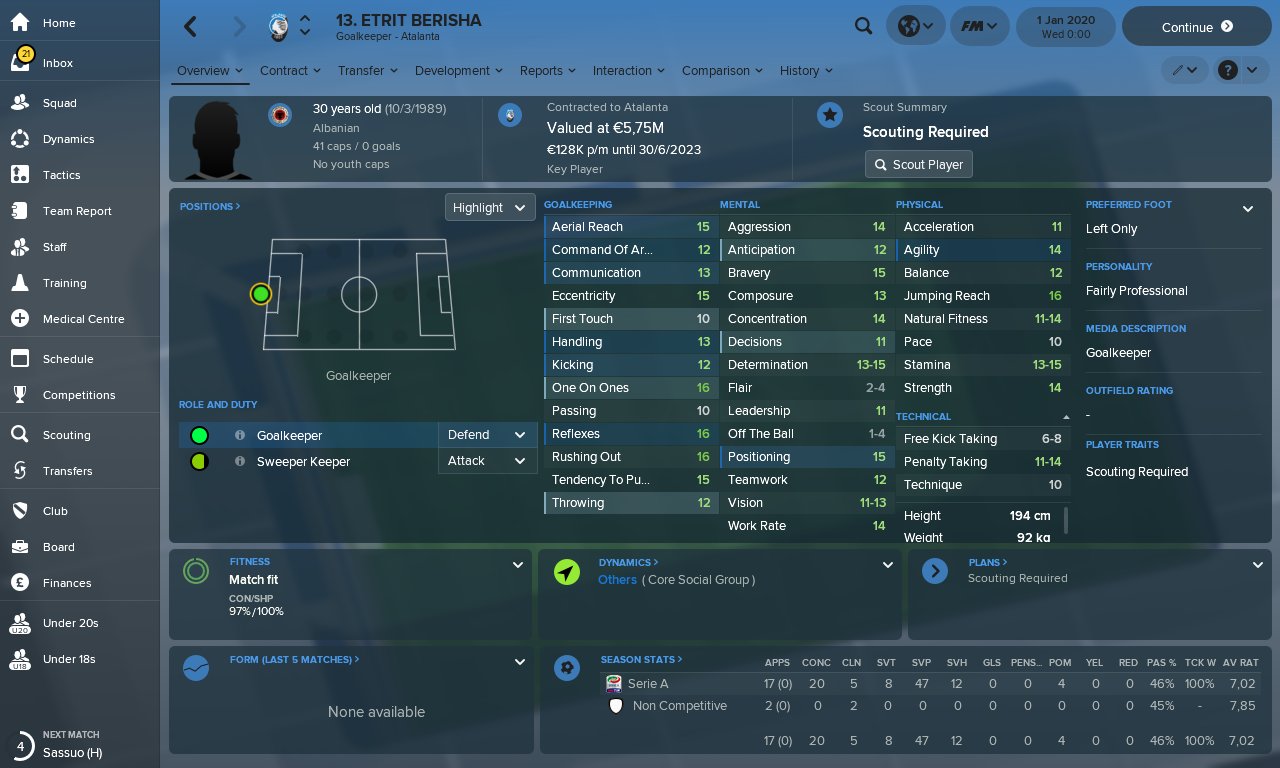Open the FM menu dropdown
The image size is (1280, 768).
click(979, 27)
